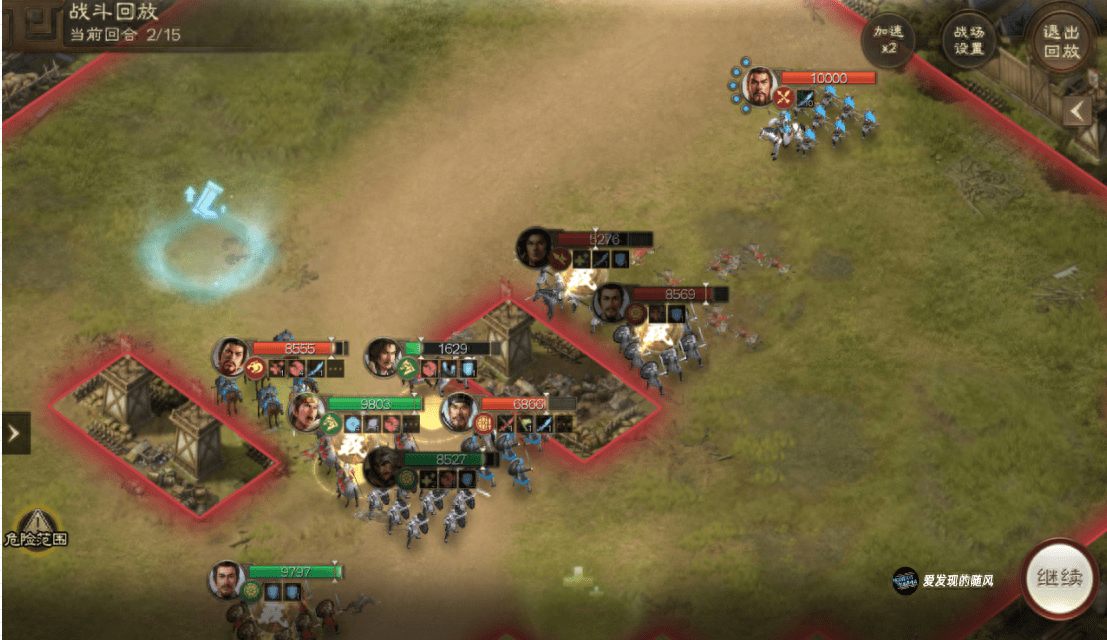Open the right side panel arrow

pos(1078,110)
